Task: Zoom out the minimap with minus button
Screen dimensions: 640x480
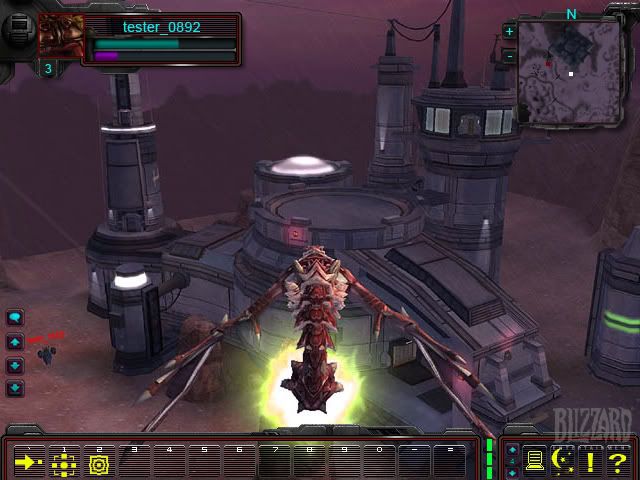Action: pos(510,56)
